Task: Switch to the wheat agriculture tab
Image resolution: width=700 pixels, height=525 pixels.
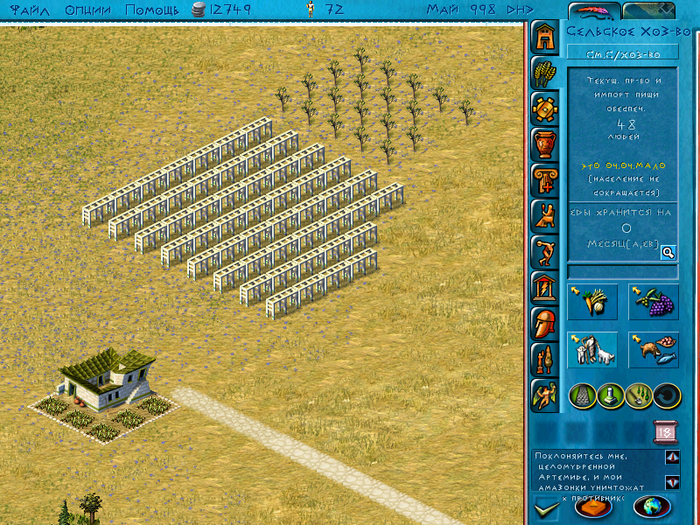Action: [544, 72]
